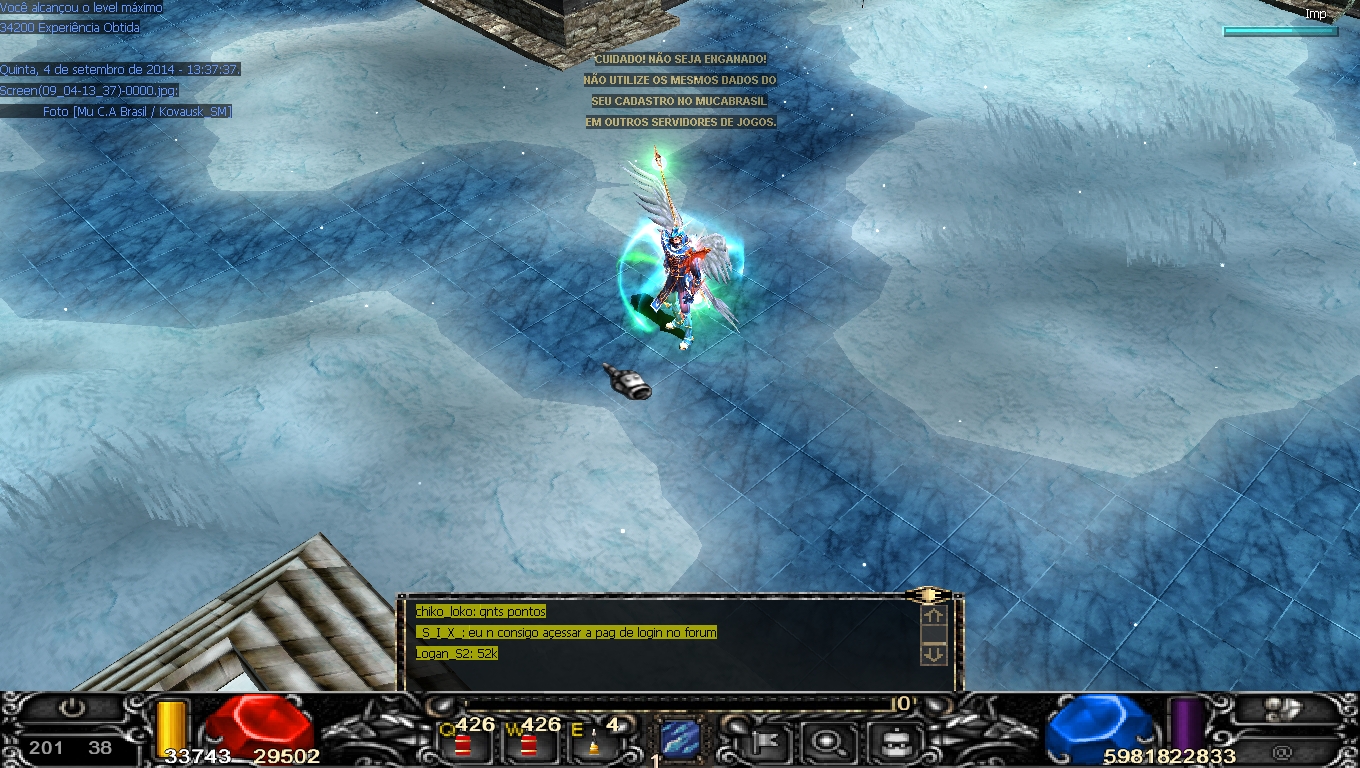Select the blue skill icon in the skill slot

[x=680, y=739]
